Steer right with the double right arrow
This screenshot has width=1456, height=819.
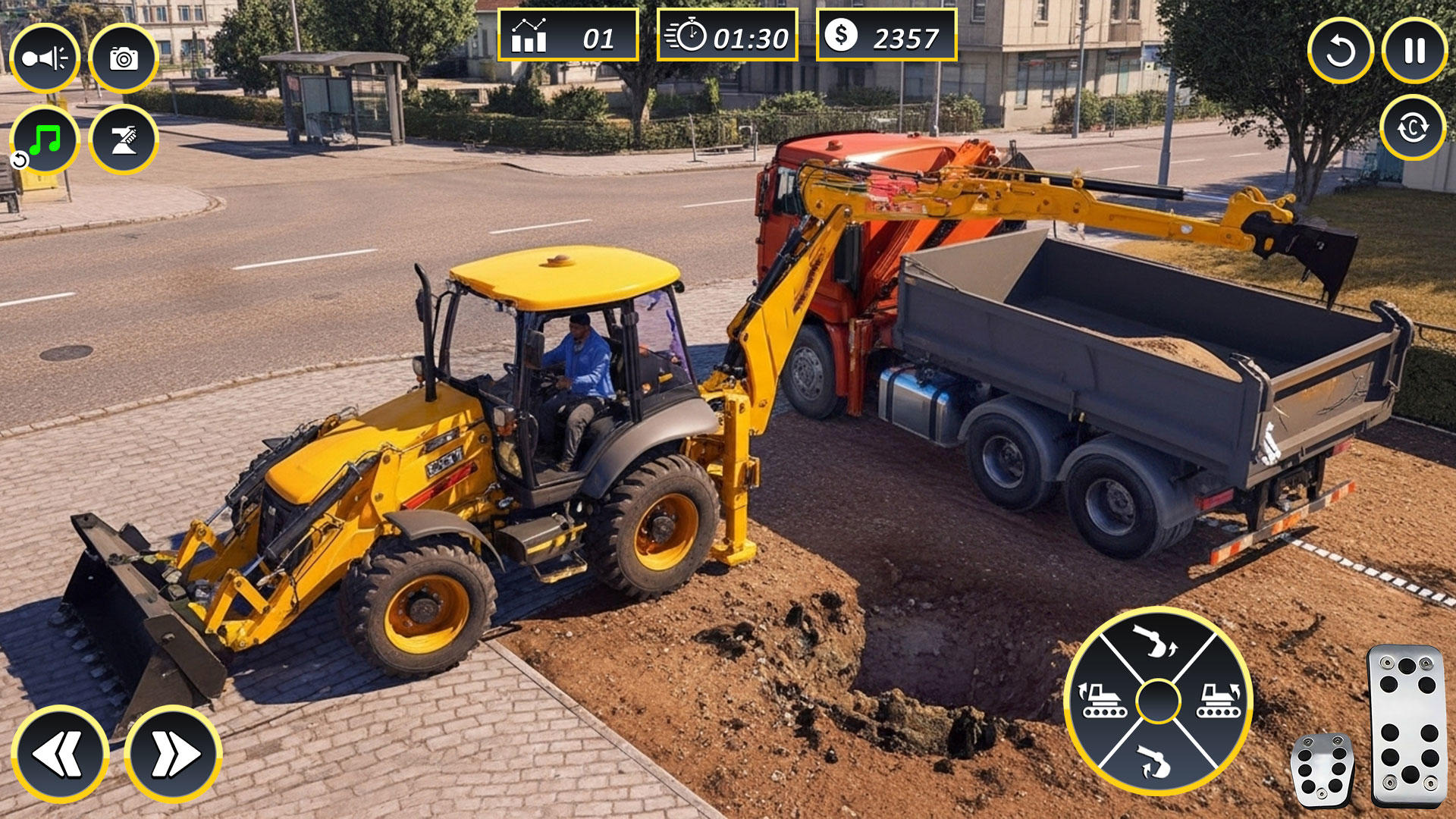coord(174,754)
